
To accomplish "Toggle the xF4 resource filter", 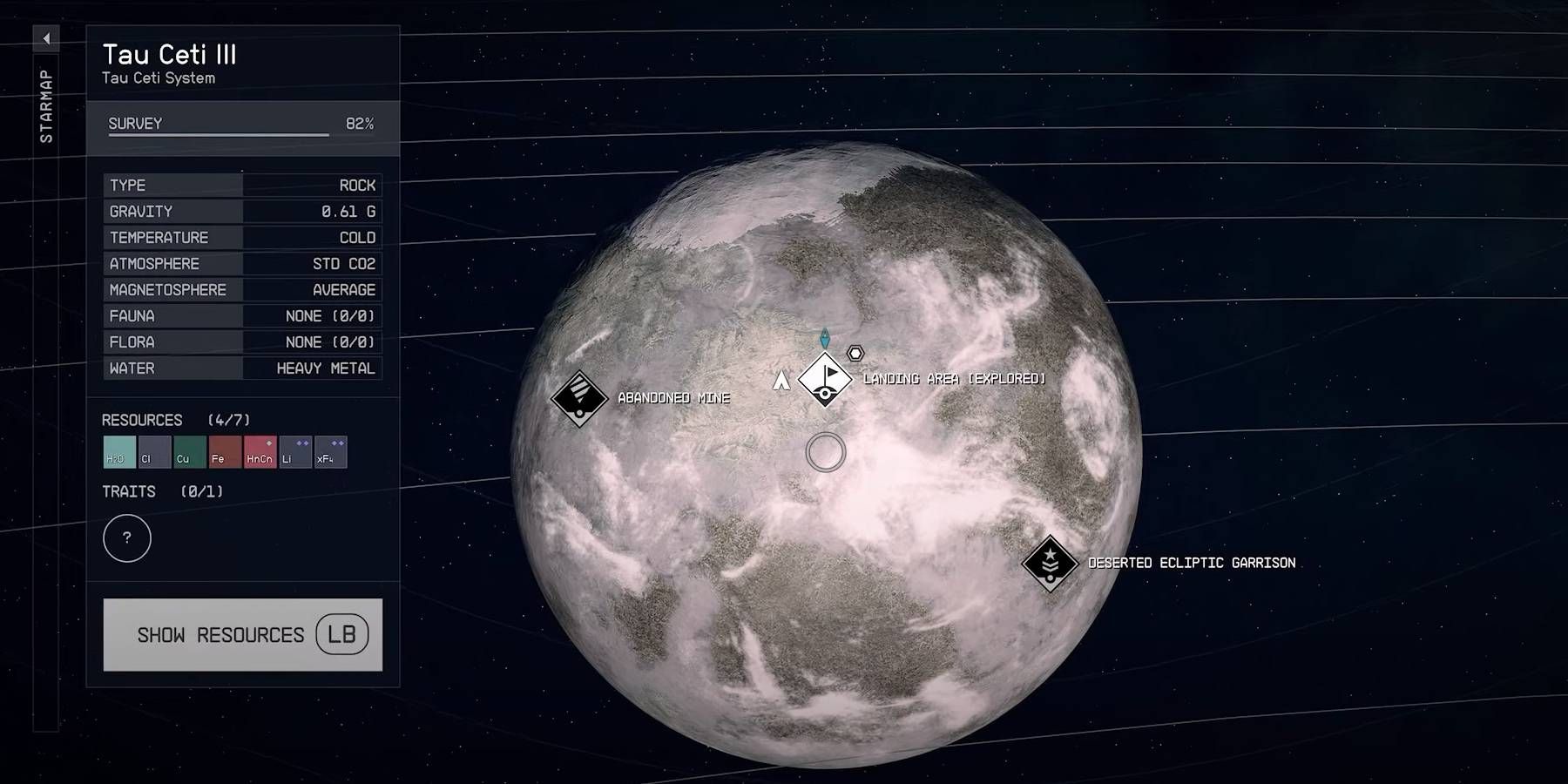I will pyautogui.click(x=329, y=452).
